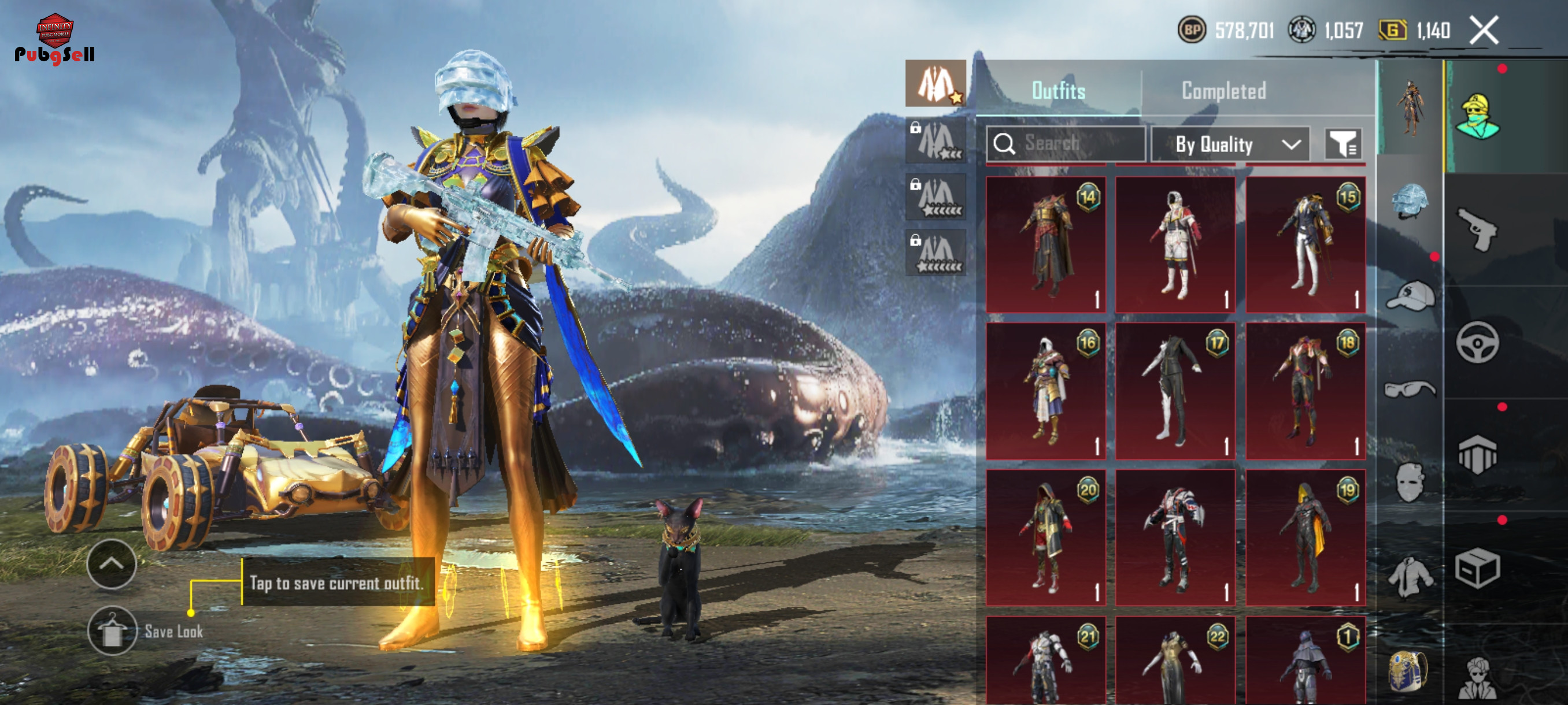The height and width of the screenshot is (705, 1568).
Task: Open the parachute skins section
Action: tap(1478, 454)
